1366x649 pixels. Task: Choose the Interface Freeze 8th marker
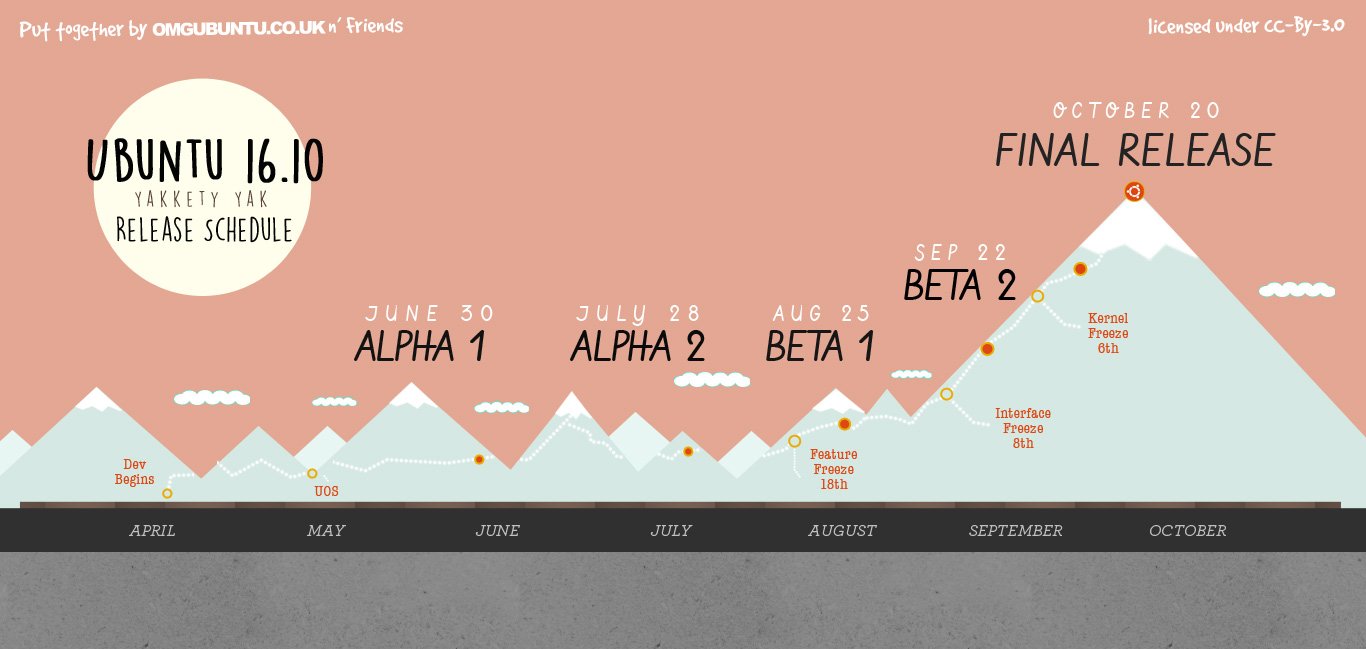click(947, 394)
